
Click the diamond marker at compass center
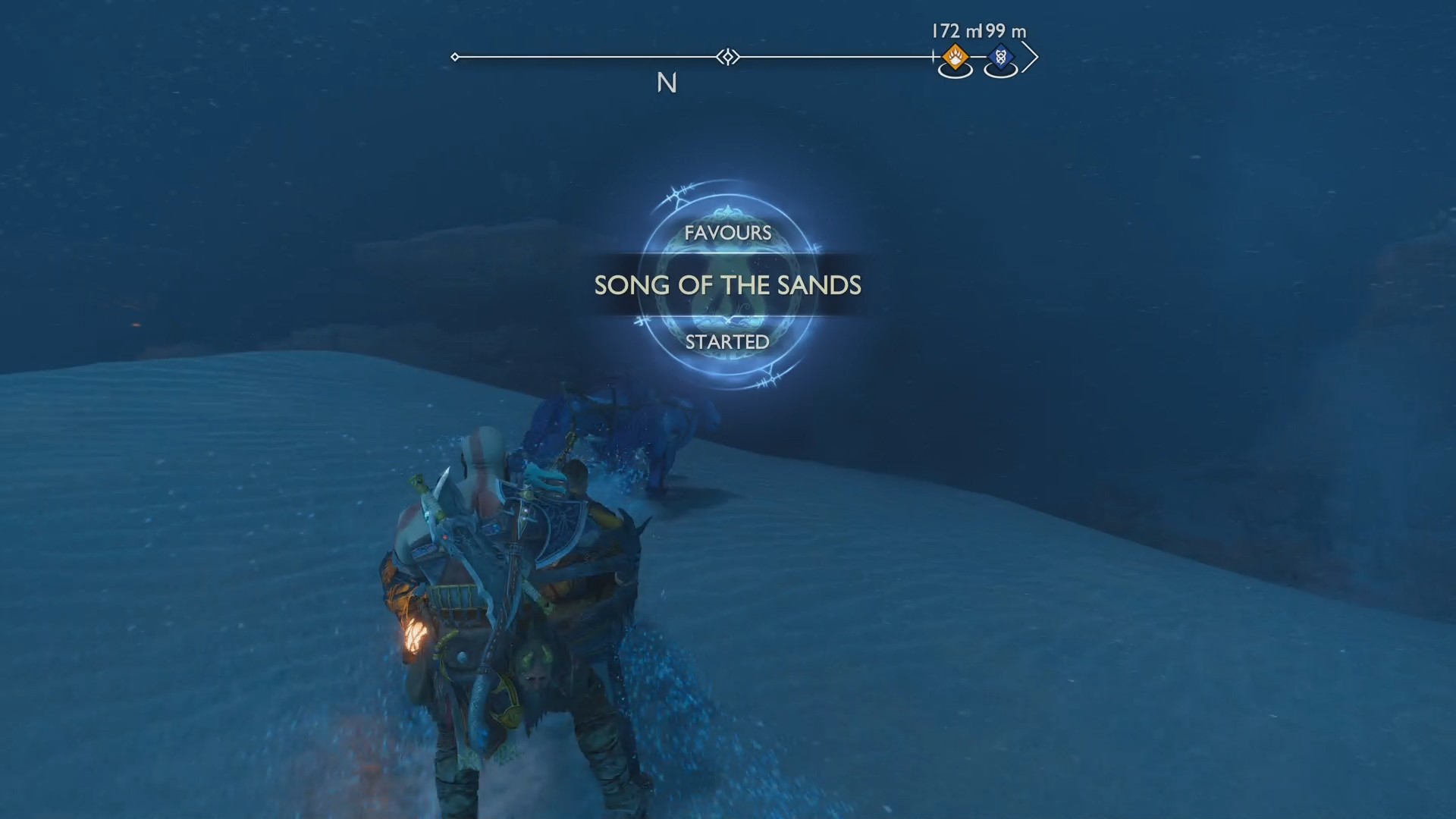coord(726,57)
